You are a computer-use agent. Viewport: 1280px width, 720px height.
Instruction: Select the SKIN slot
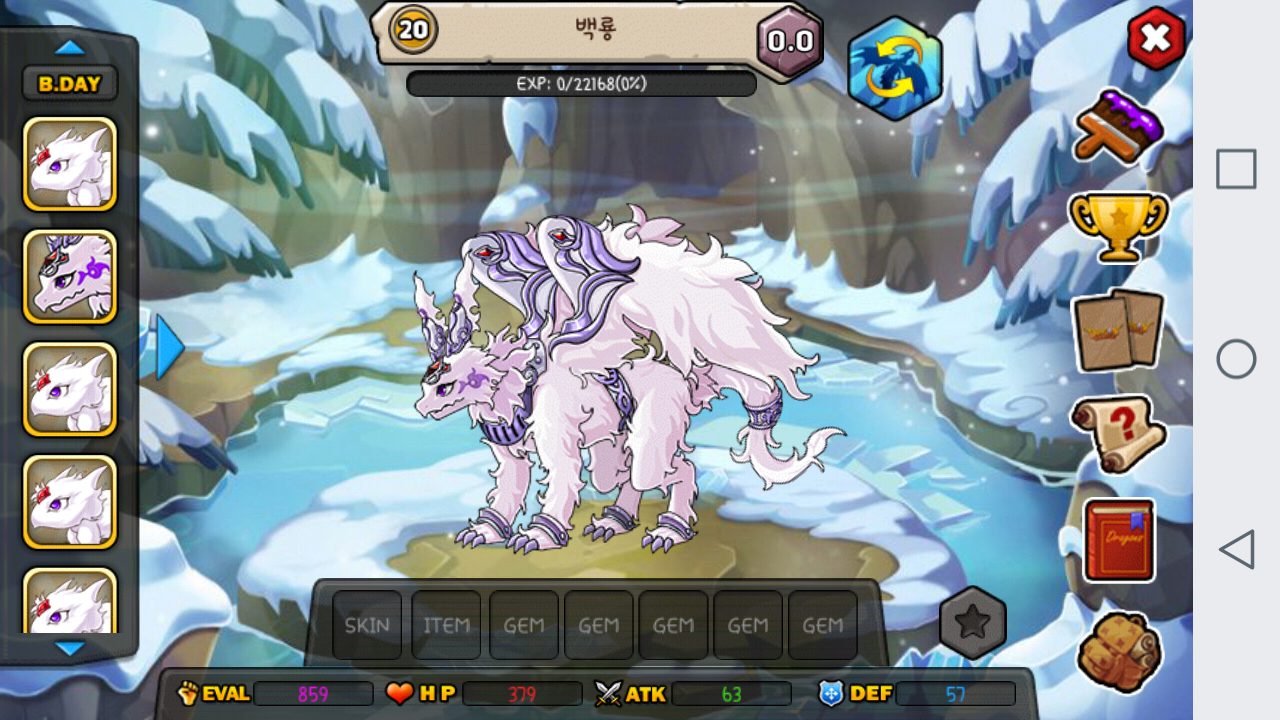point(367,625)
